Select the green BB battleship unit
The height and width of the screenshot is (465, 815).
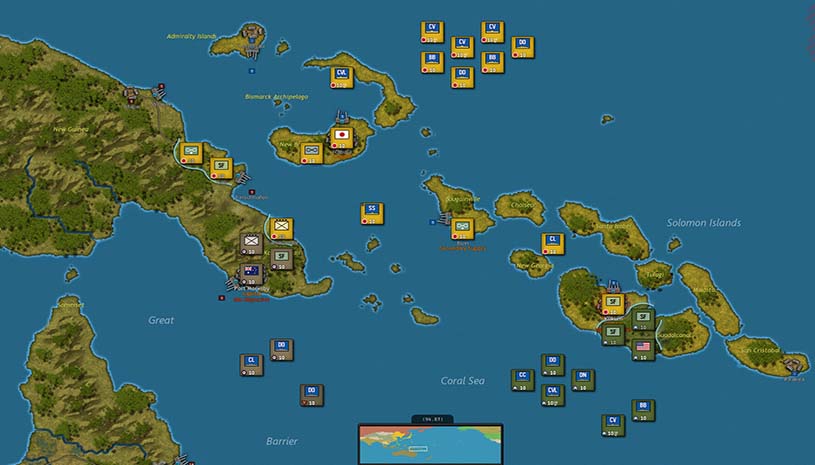click(643, 409)
